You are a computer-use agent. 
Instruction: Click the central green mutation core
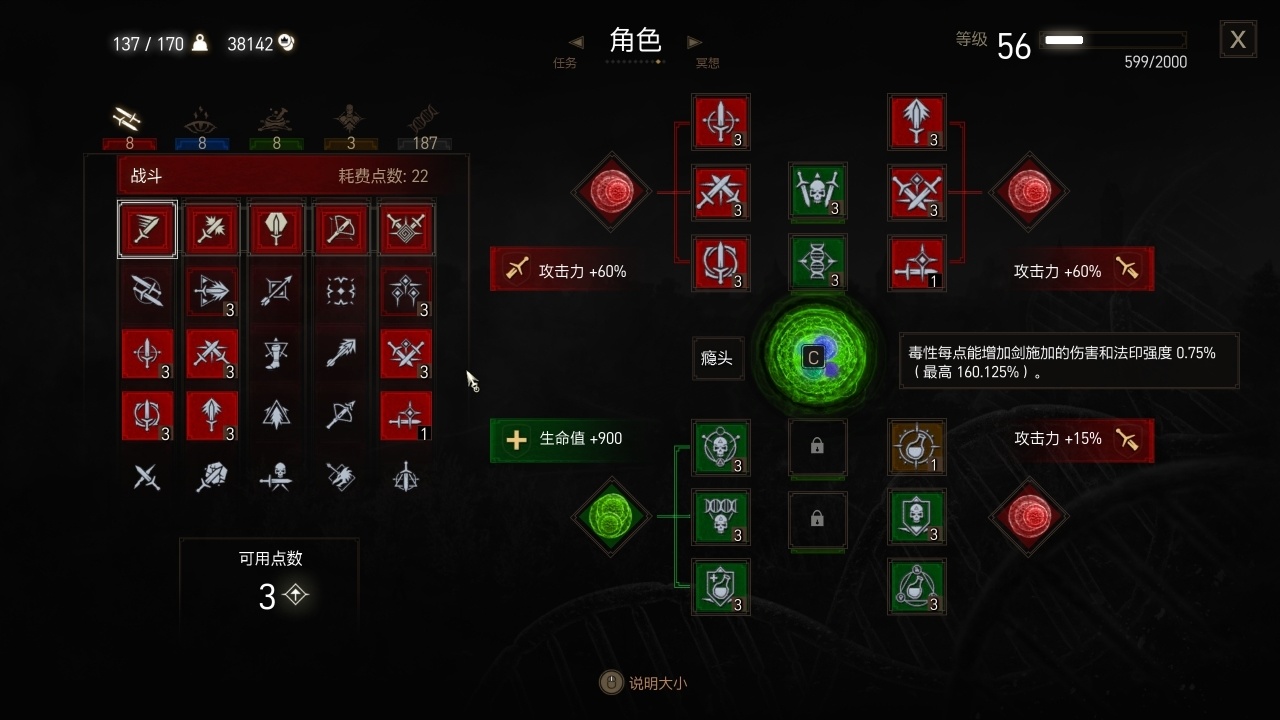(x=818, y=358)
